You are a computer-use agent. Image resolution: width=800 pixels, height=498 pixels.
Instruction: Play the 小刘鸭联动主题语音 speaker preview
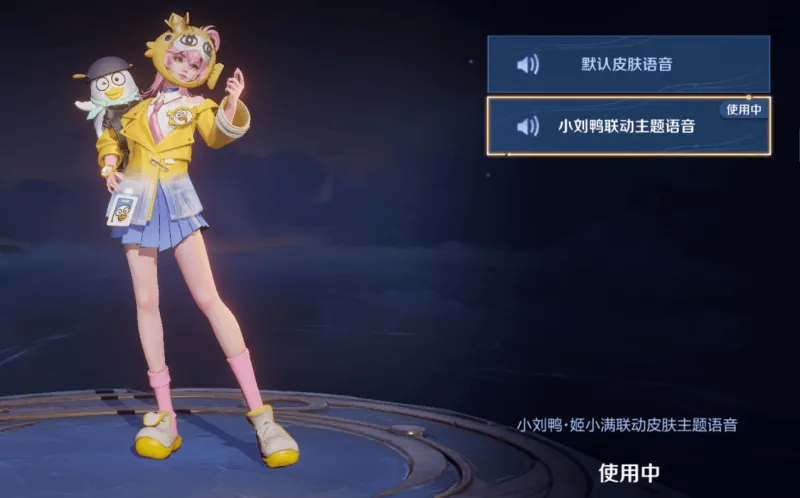(527, 127)
